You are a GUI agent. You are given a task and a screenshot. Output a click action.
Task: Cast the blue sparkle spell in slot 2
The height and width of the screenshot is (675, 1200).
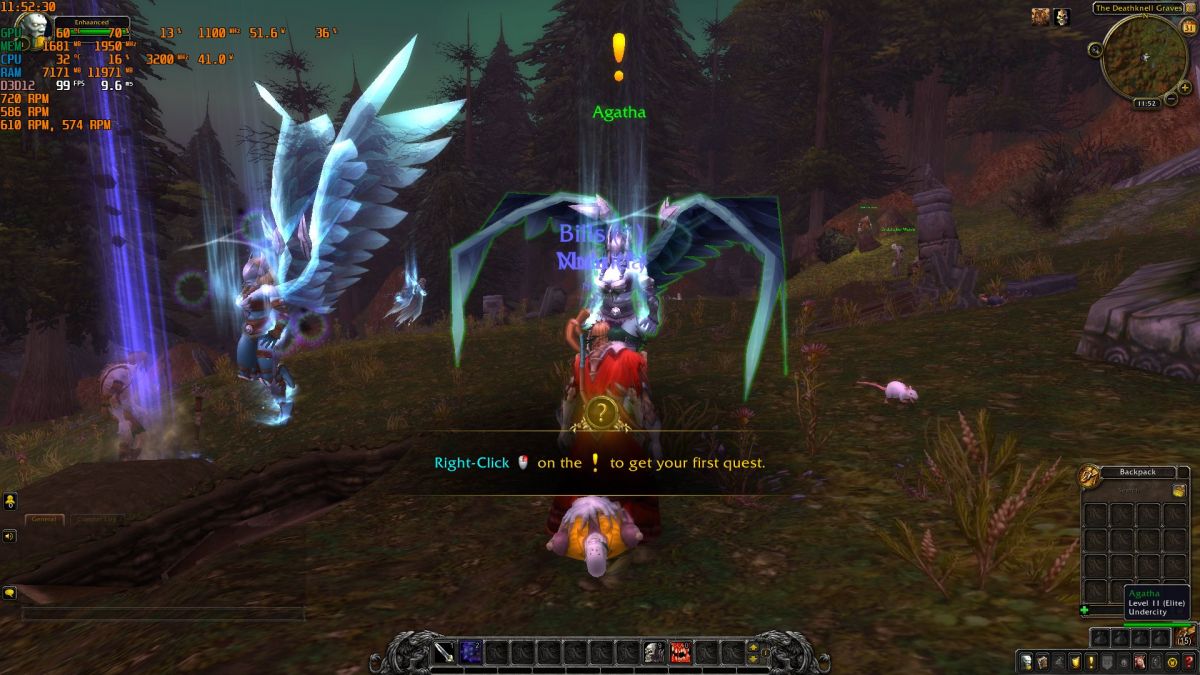471,653
